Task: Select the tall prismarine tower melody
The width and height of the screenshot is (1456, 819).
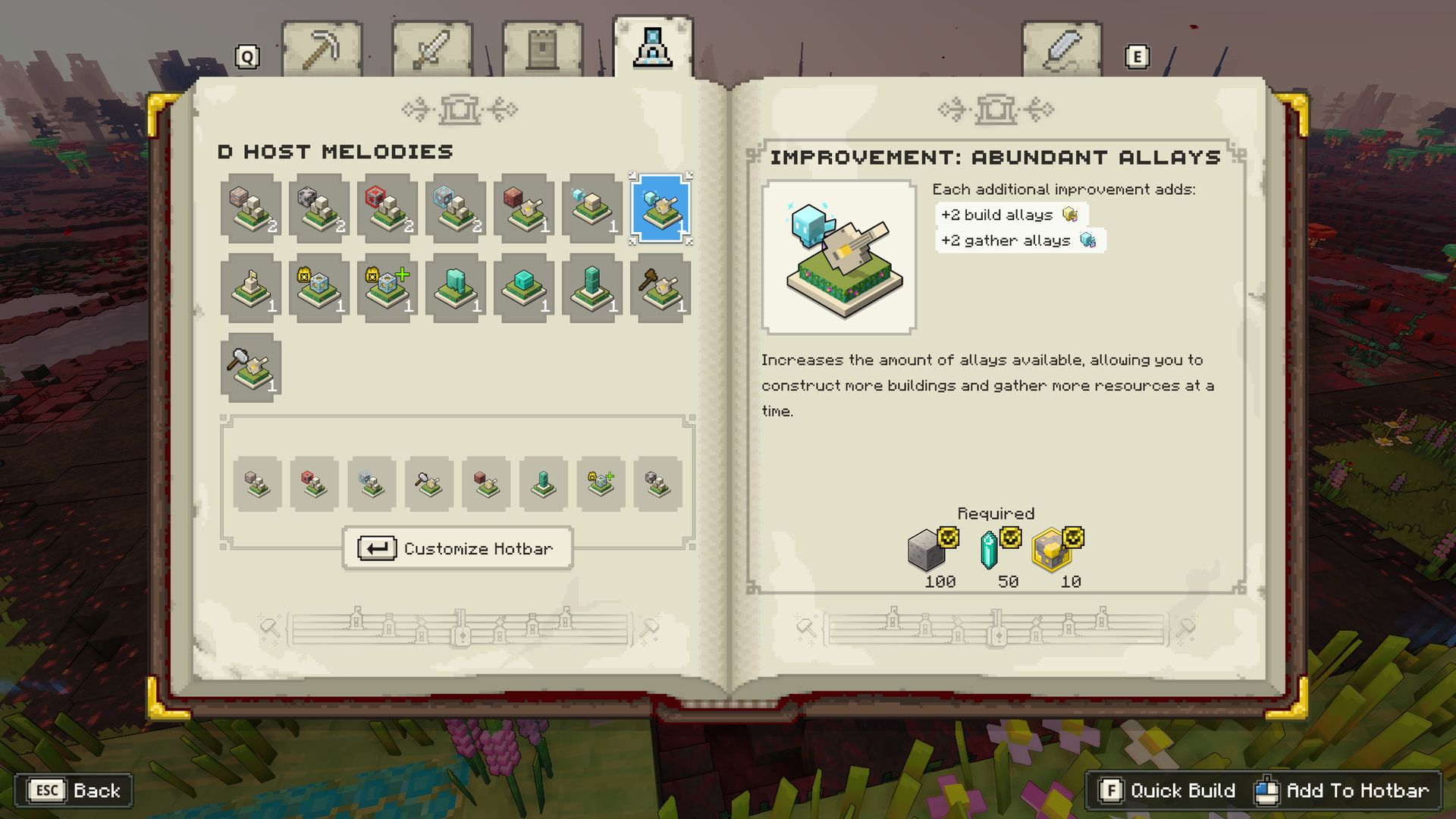Action: (591, 290)
